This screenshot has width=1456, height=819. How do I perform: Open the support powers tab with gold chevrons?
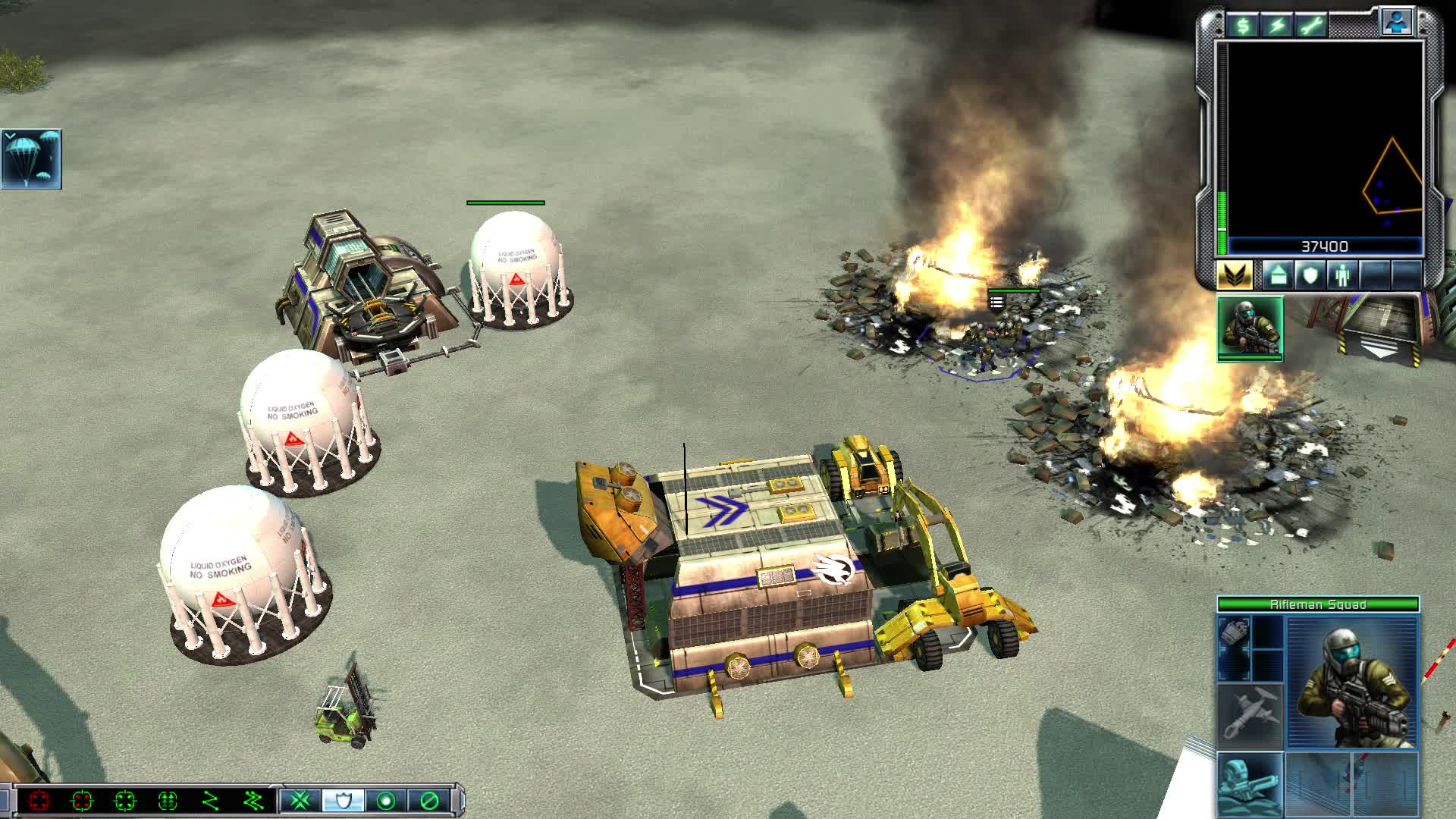pyautogui.click(x=1236, y=275)
